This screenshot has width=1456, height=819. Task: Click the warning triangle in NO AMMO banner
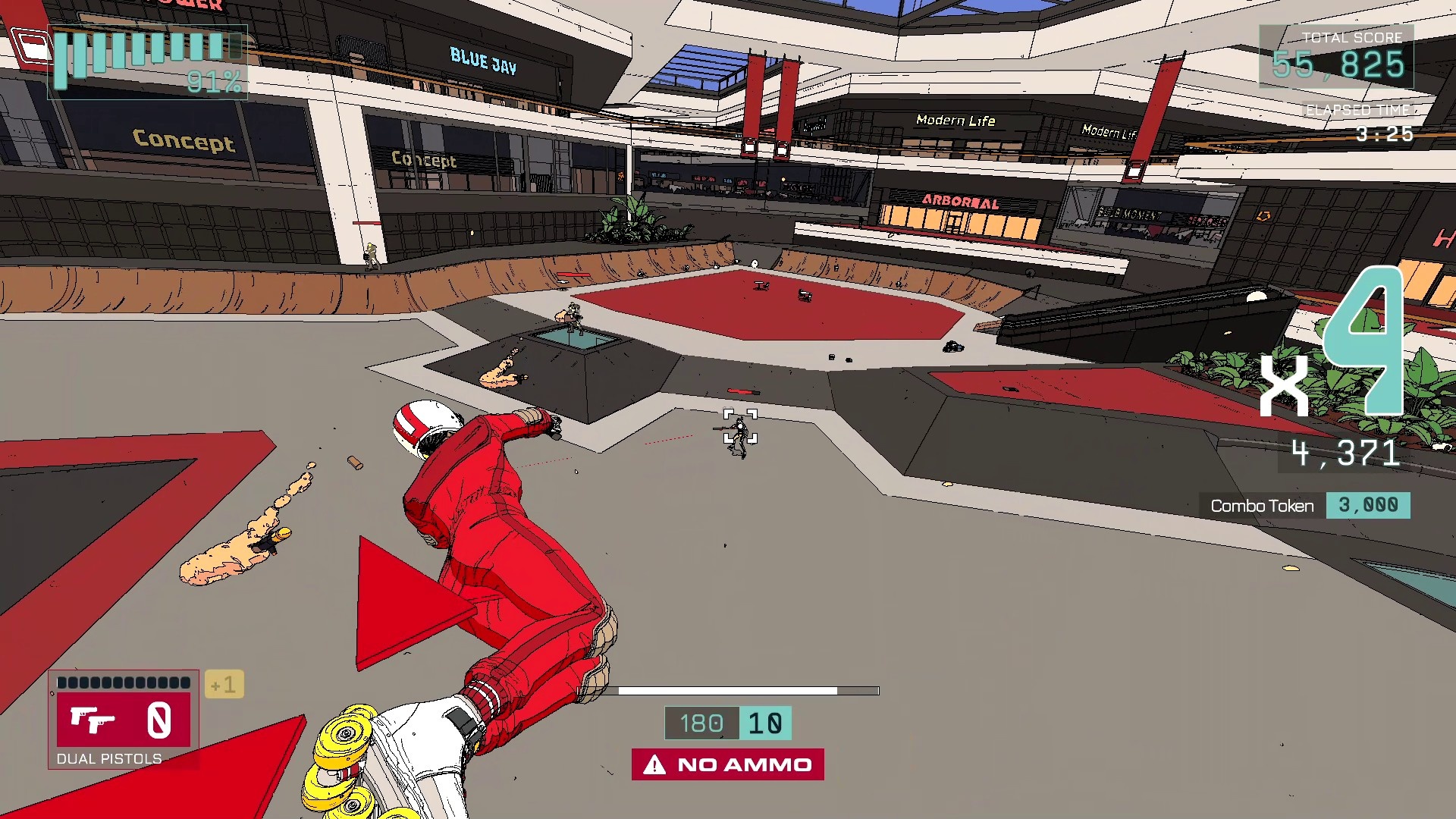pos(654,764)
